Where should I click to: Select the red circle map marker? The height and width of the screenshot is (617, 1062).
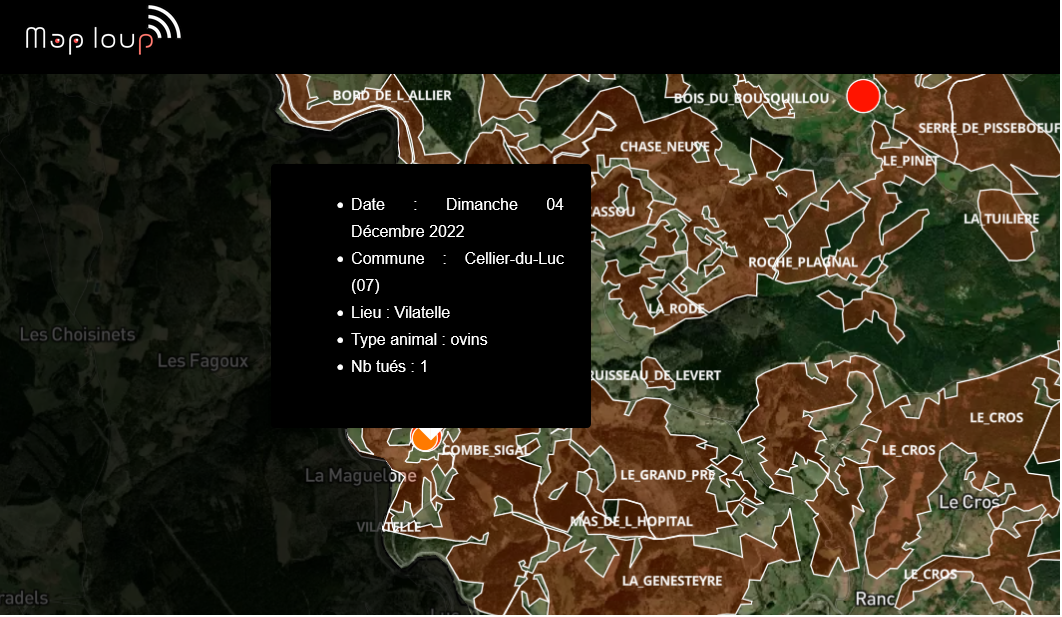click(x=862, y=96)
